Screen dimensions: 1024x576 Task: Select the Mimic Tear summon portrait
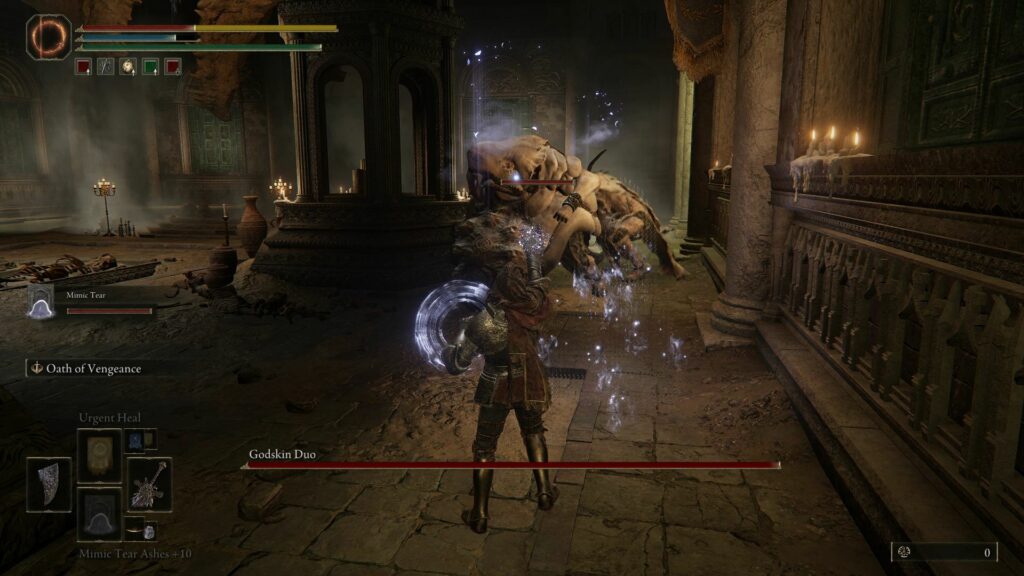click(x=40, y=301)
